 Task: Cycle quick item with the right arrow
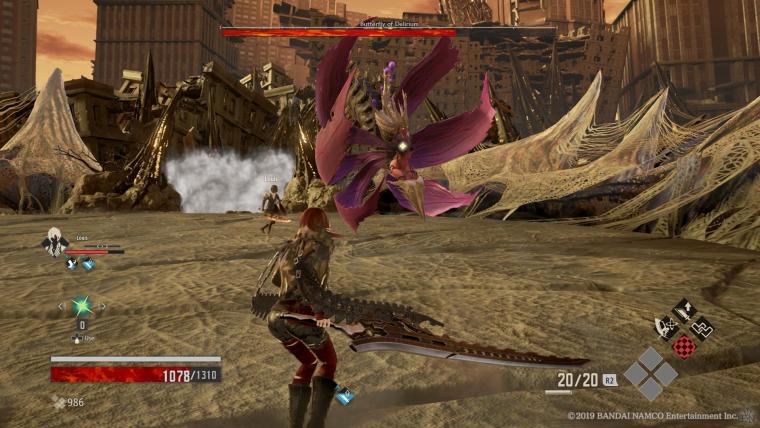101,306
